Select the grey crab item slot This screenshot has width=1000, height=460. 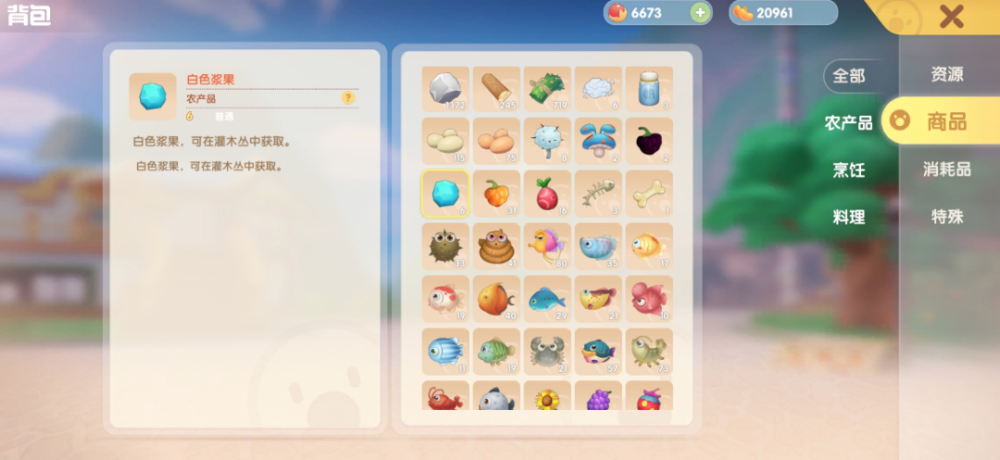[547, 351]
